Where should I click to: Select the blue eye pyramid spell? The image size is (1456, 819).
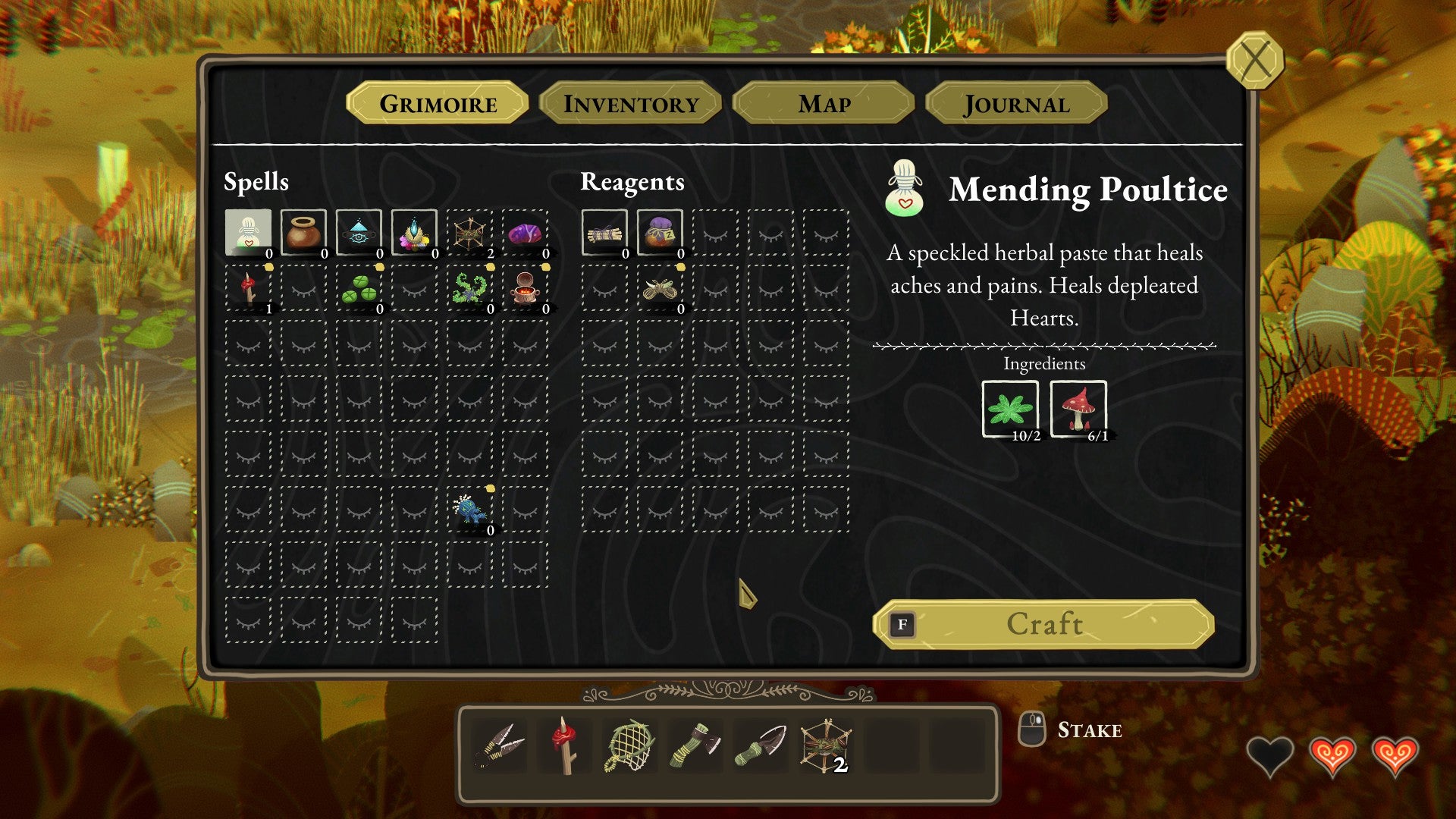[359, 233]
